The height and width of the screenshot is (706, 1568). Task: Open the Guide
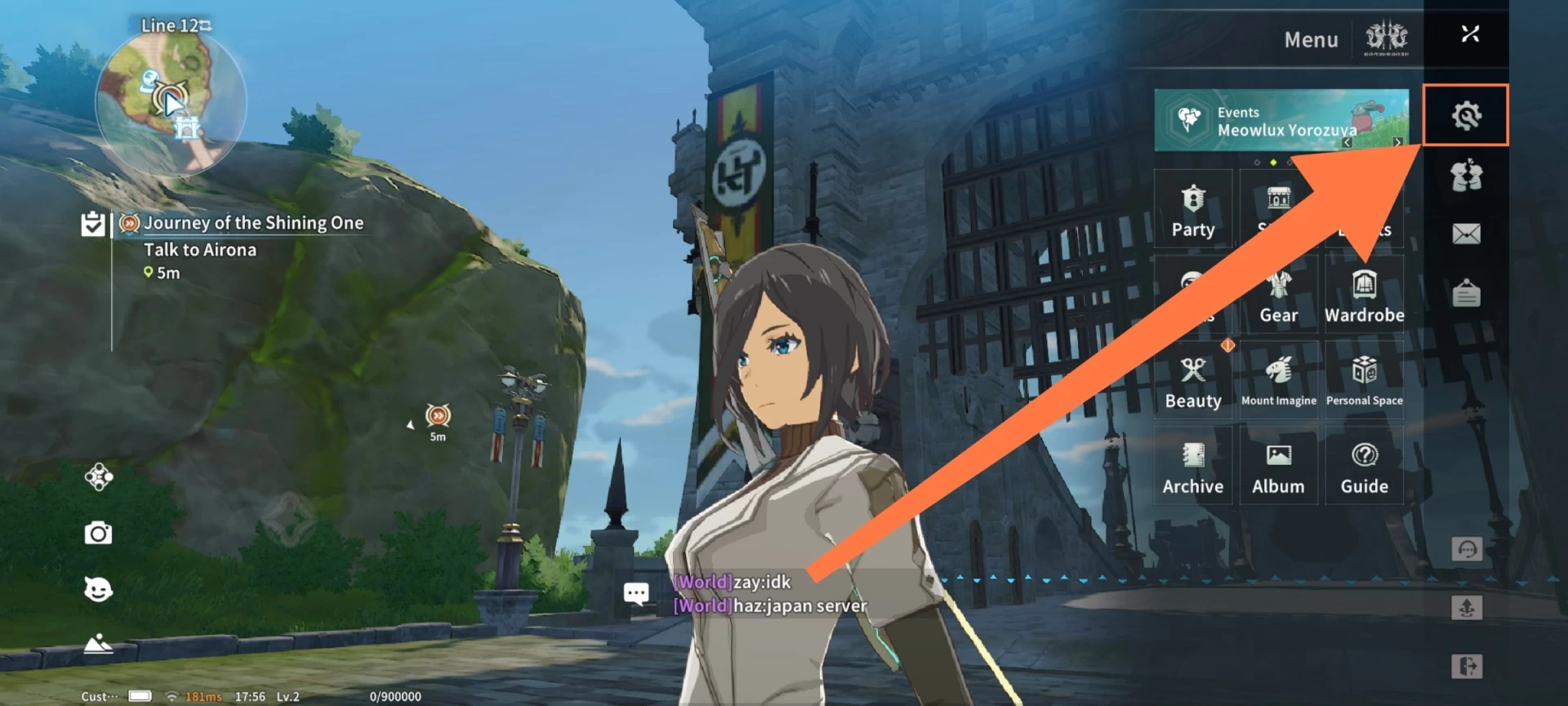[x=1364, y=467]
